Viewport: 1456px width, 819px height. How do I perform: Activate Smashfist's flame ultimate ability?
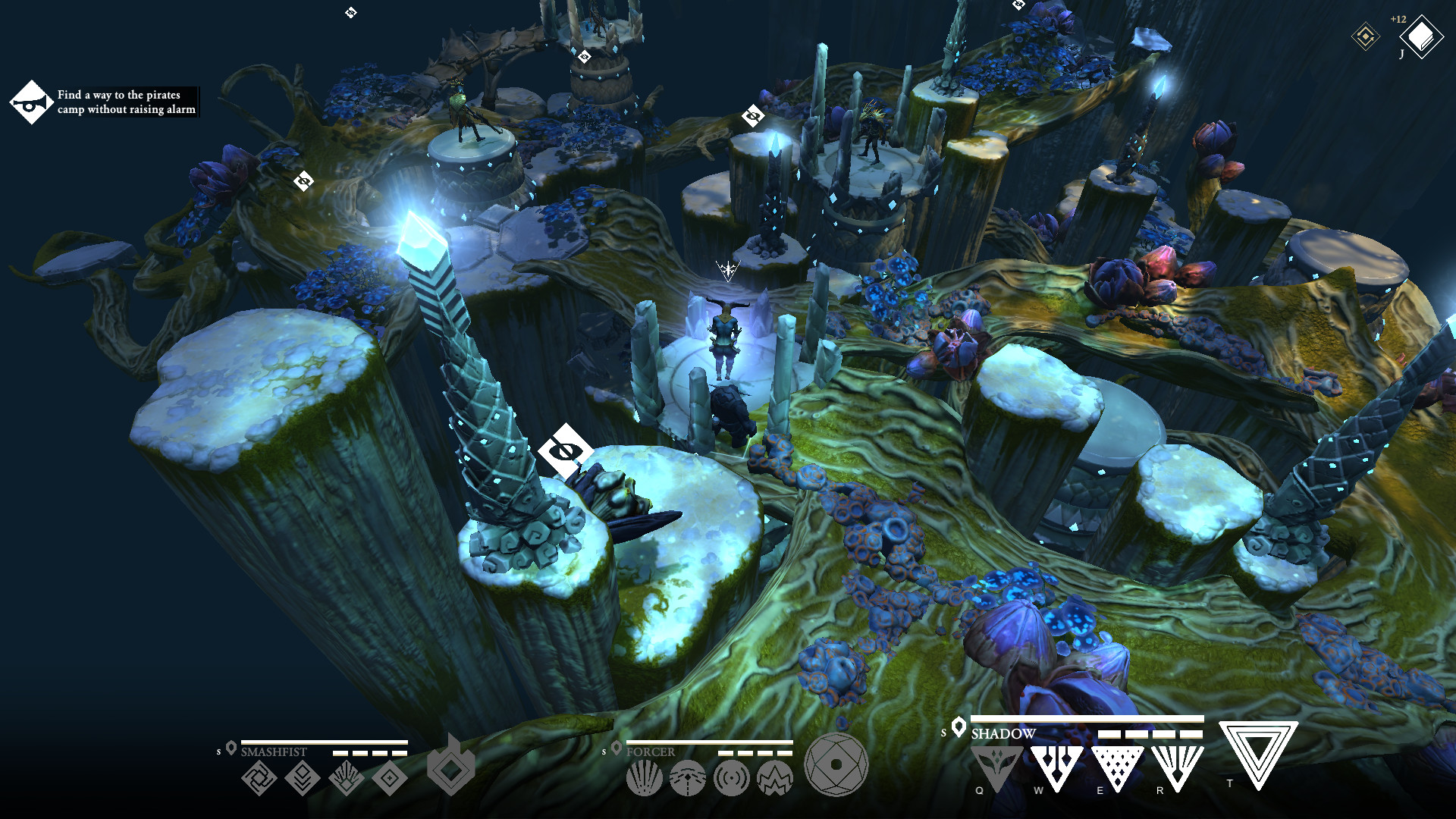pyautogui.click(x=451, y=770)
